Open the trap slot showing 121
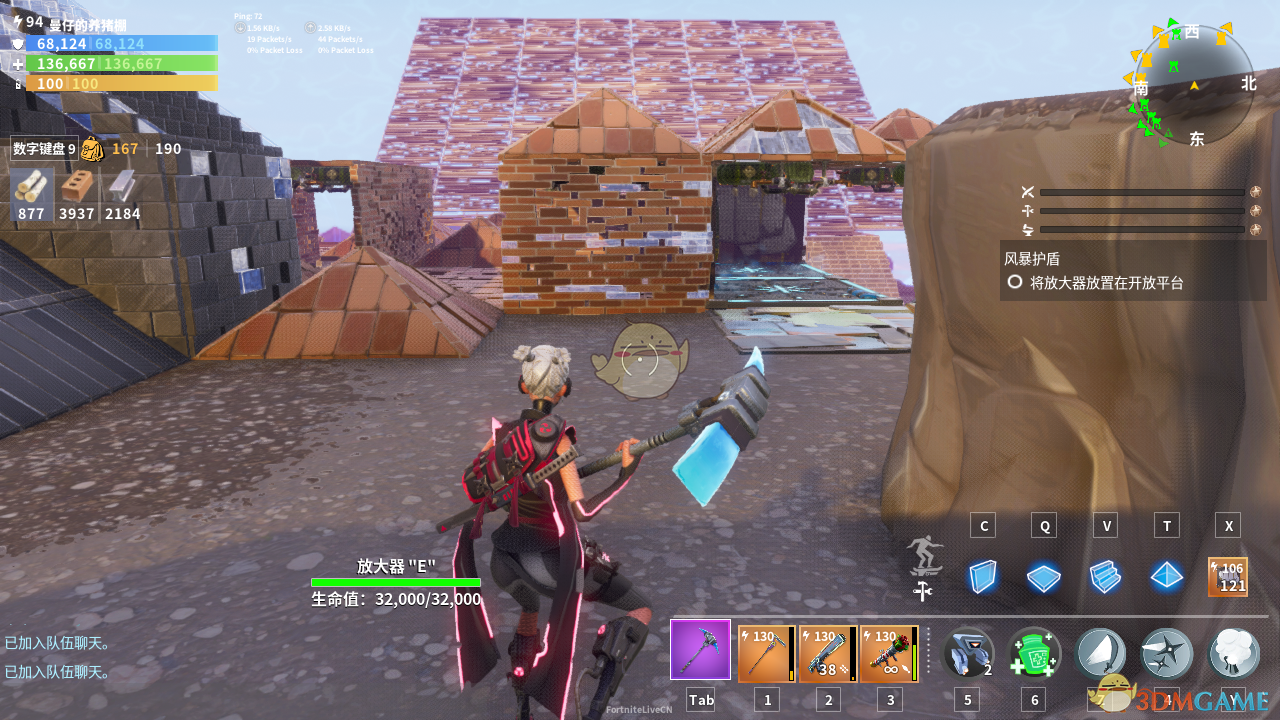Image resolution: width=1280 pixels, height=720 pixels. 1228,577
